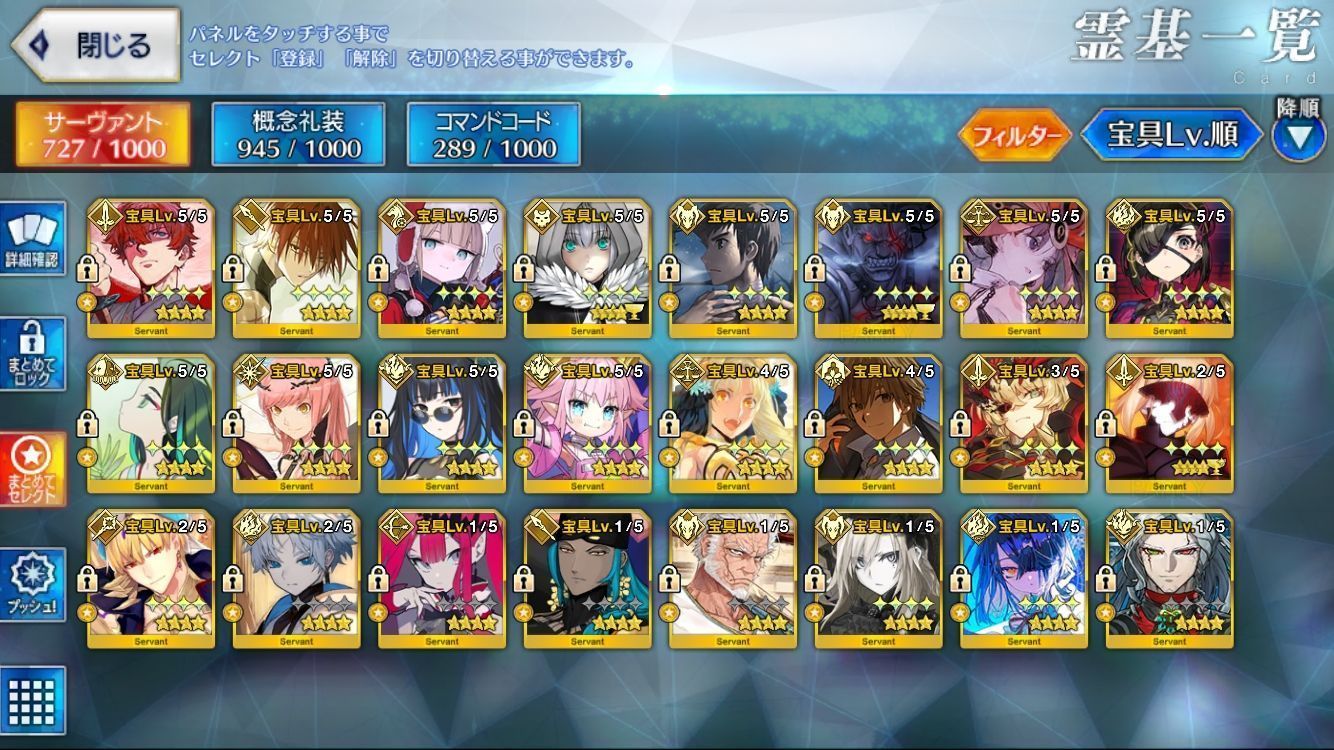The image size is (1334, 750).
Task: Change sort order via 宝具Lv.順 button
Action: [x=1170, y=136]
